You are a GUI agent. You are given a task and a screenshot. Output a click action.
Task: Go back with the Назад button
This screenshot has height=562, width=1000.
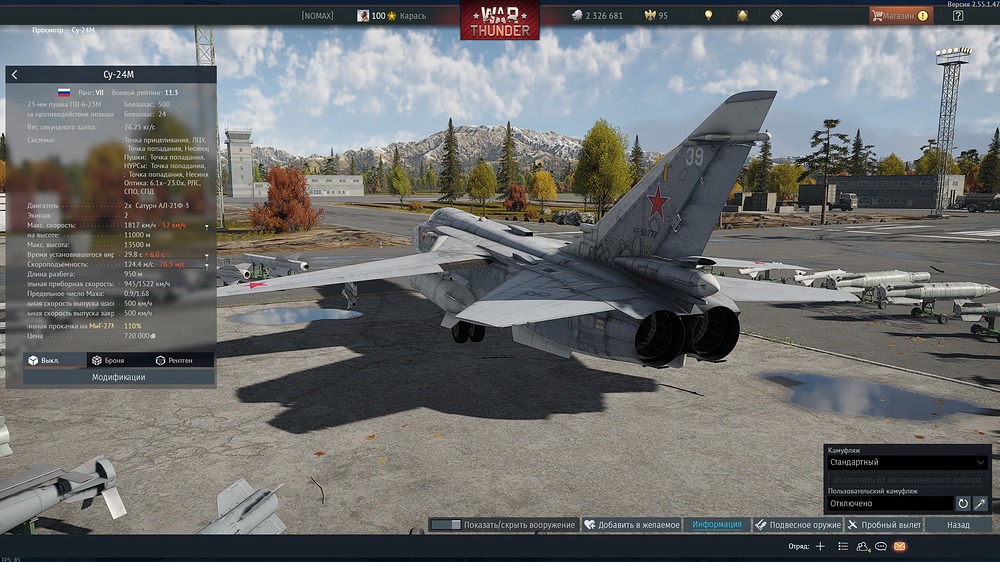[958, 525]
